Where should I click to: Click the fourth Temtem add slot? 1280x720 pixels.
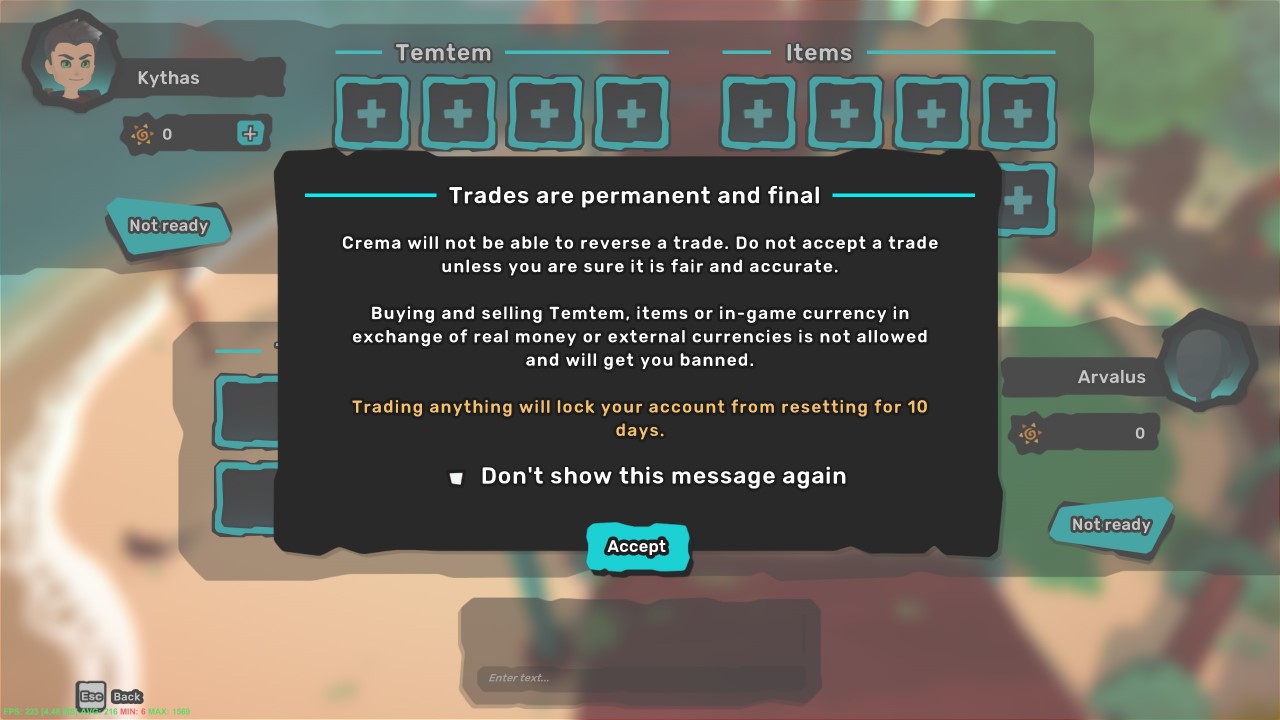pos(630,113)
